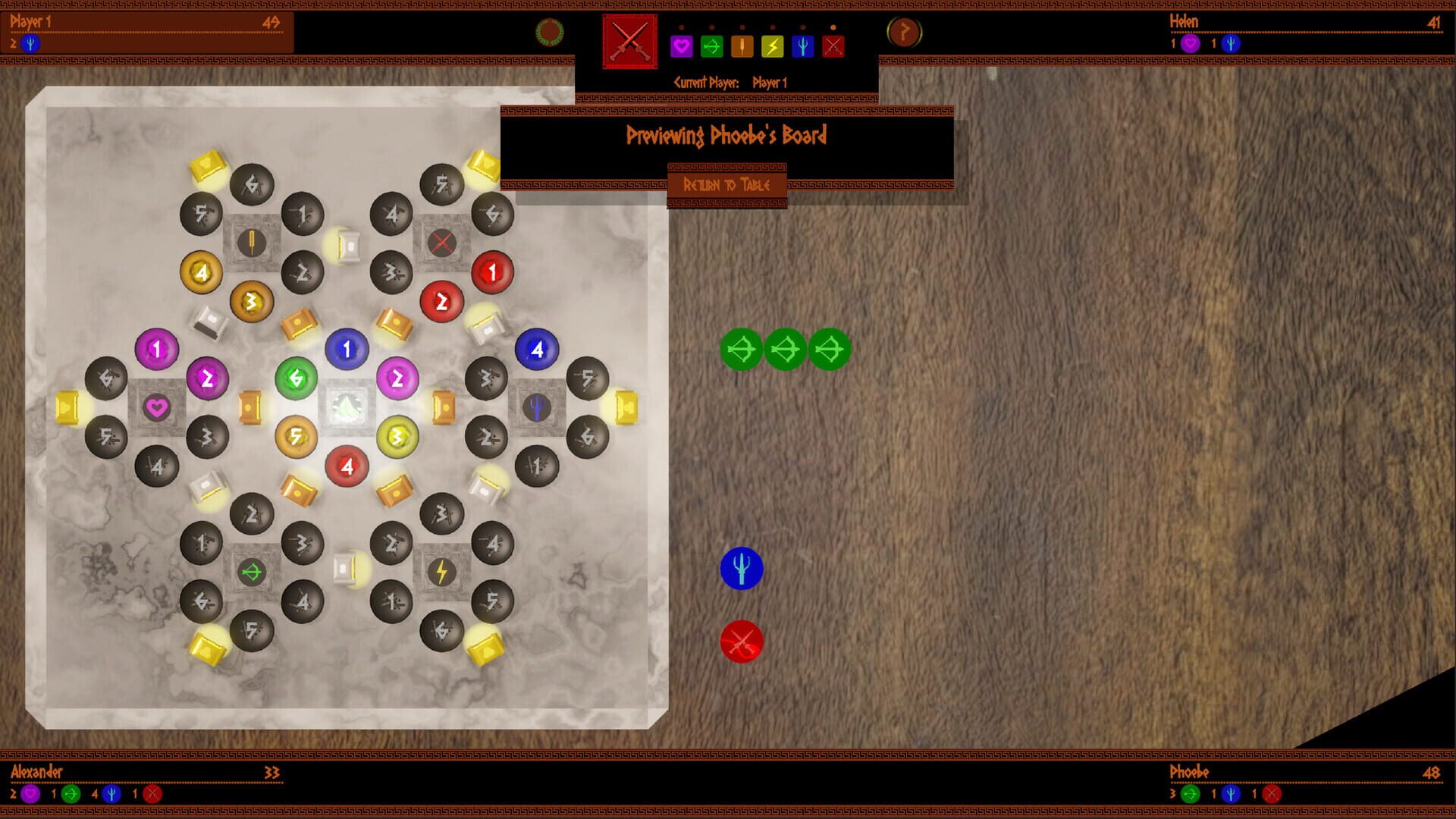Image resolution: width=1456 pixels, height=819 pixels.
Task: Toggle the indicator dot above the crossed swords icon
Action: pos(833,28)
